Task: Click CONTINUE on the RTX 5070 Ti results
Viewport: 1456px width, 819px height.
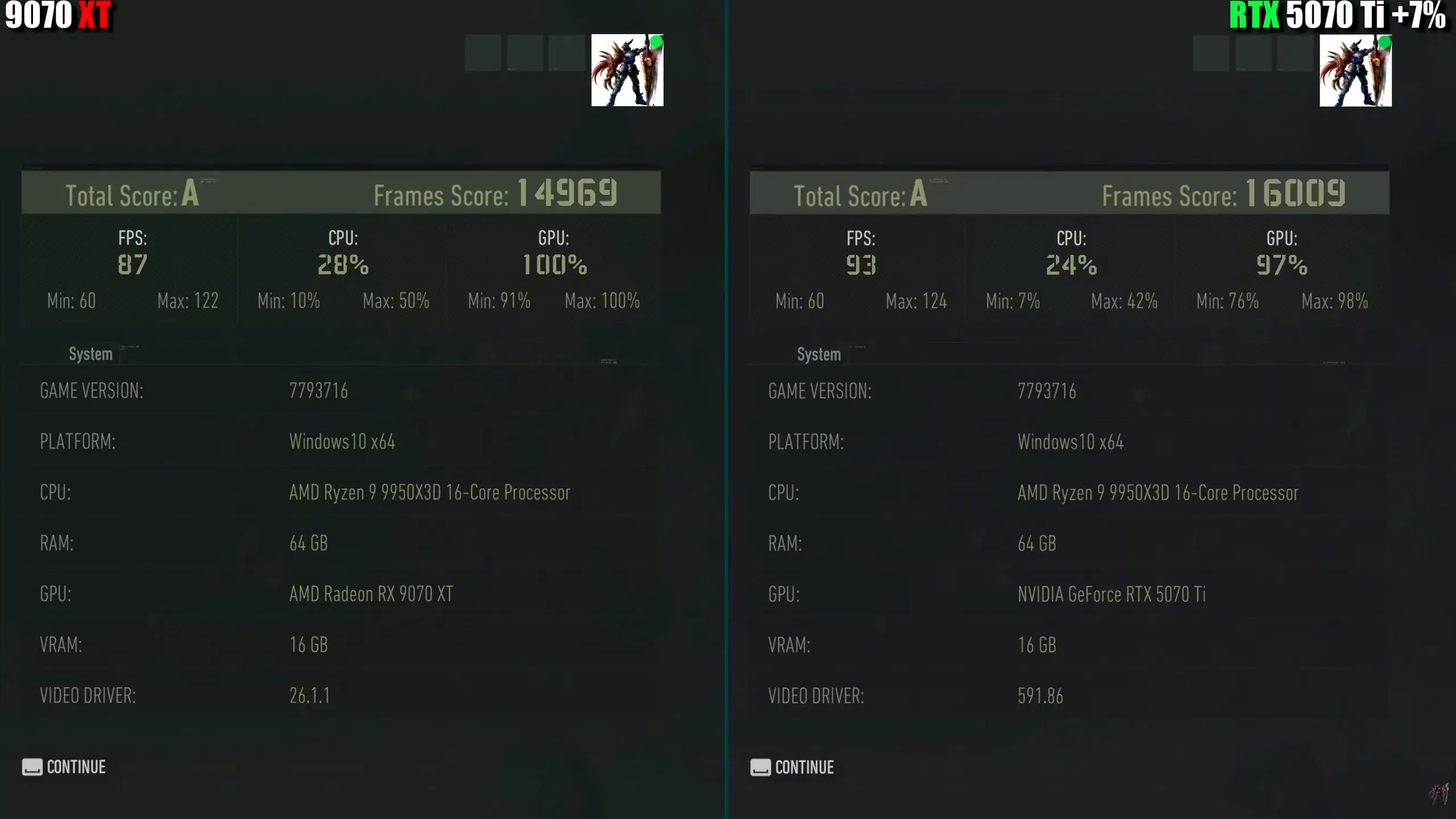Action: click(x=804, y=767)
